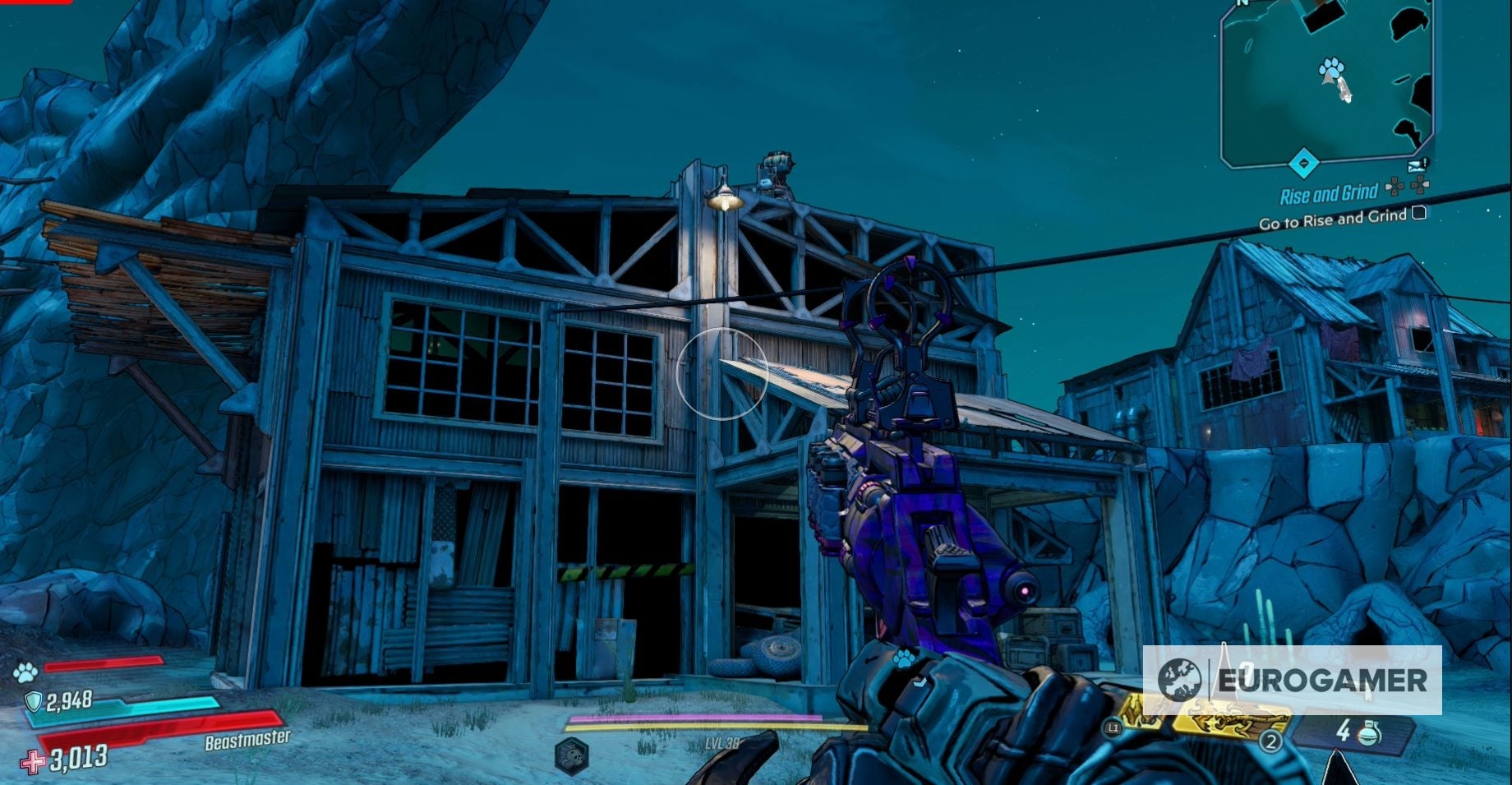Expand the minimap in the top right
1512x785 pixels.
1331,82
